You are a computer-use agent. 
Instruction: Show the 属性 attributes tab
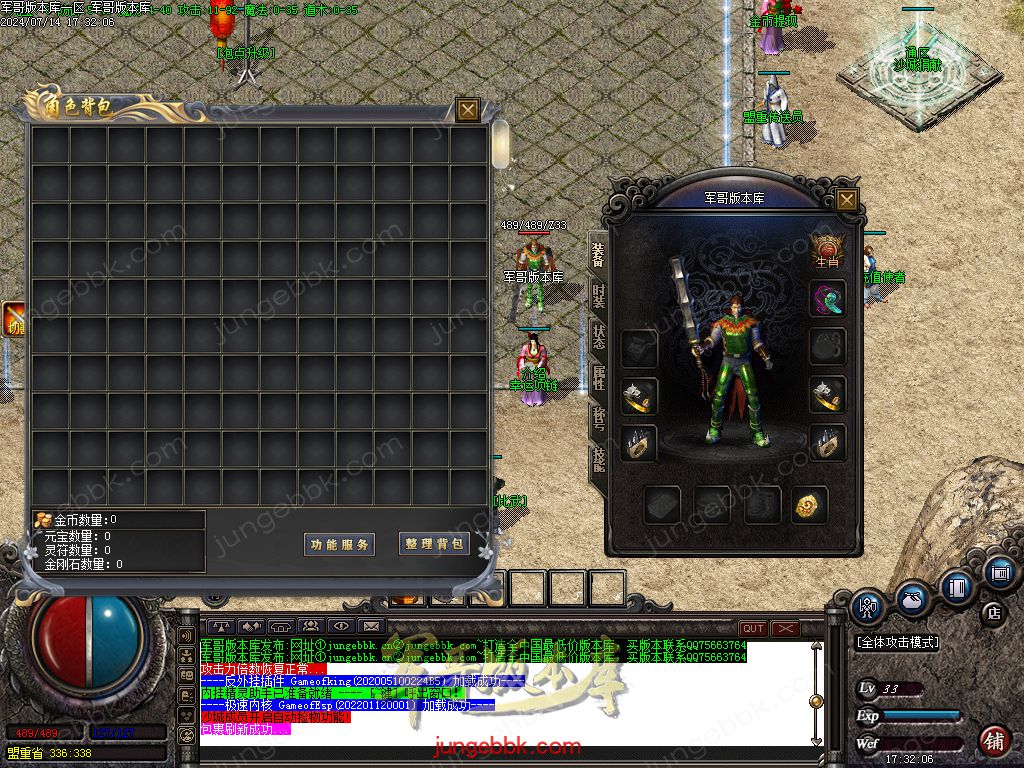coord(598,377)
